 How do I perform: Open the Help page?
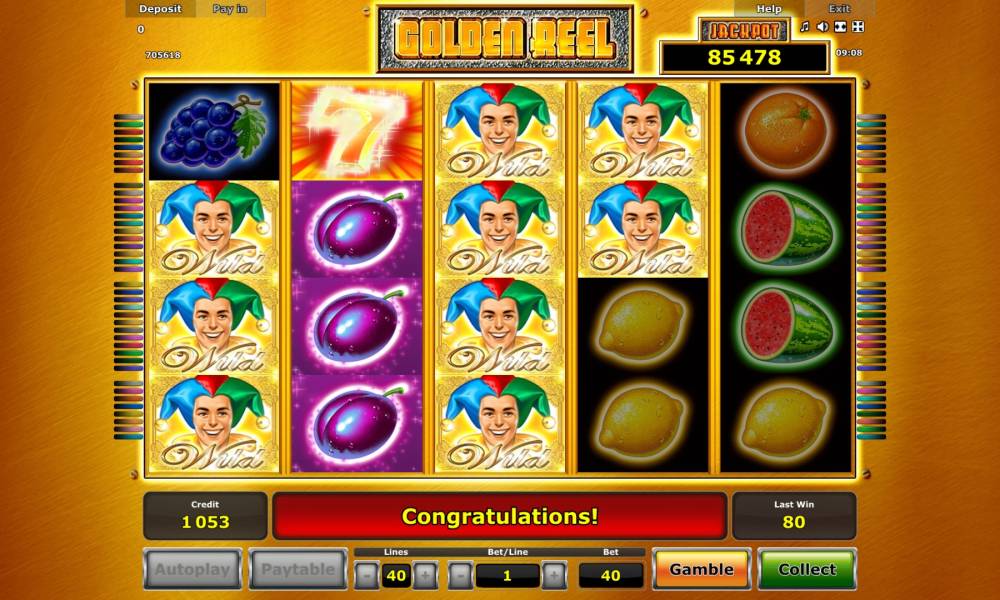point(768,9)
